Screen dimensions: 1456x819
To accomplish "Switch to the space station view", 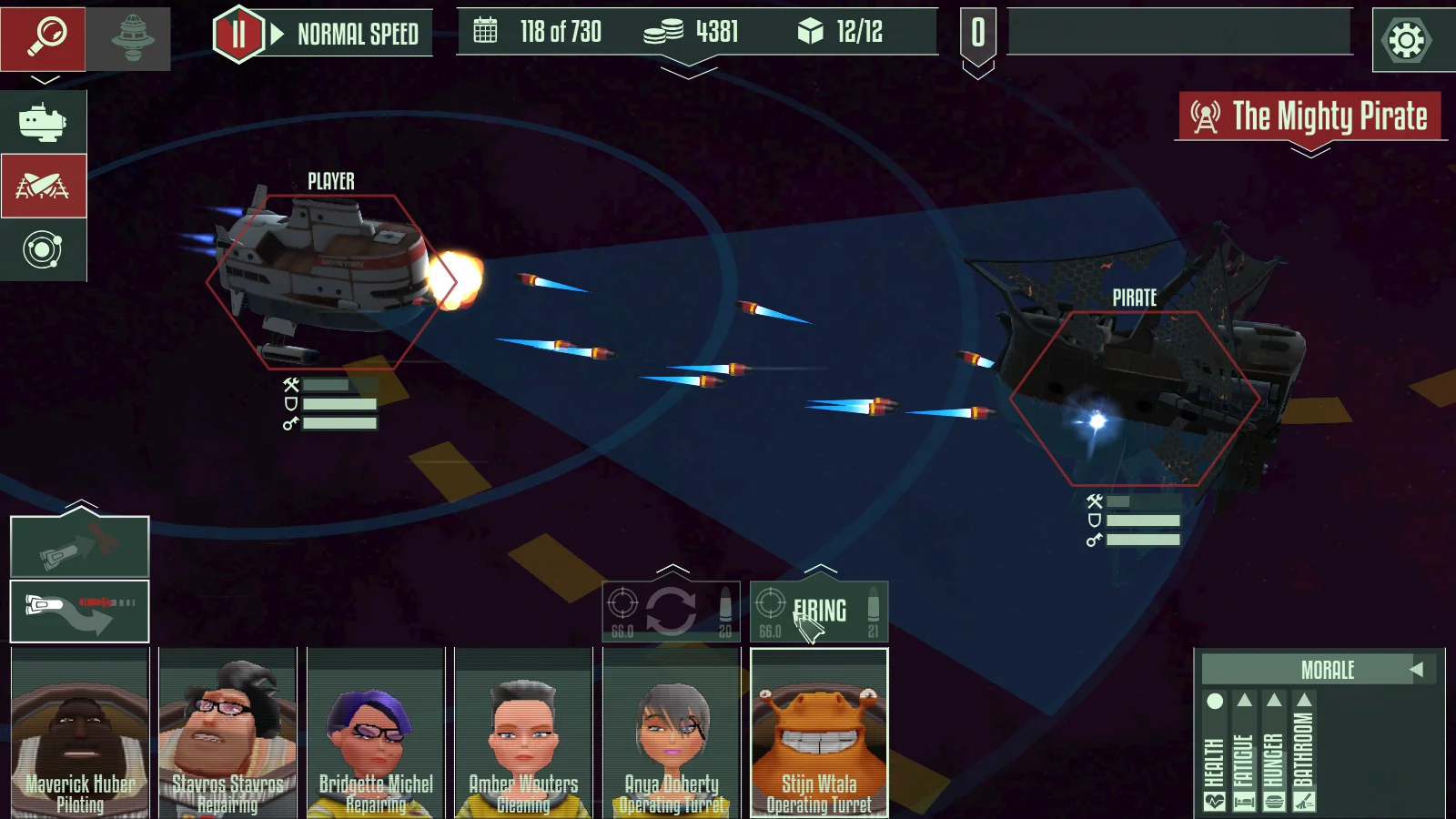I will [x=130, y=38].
